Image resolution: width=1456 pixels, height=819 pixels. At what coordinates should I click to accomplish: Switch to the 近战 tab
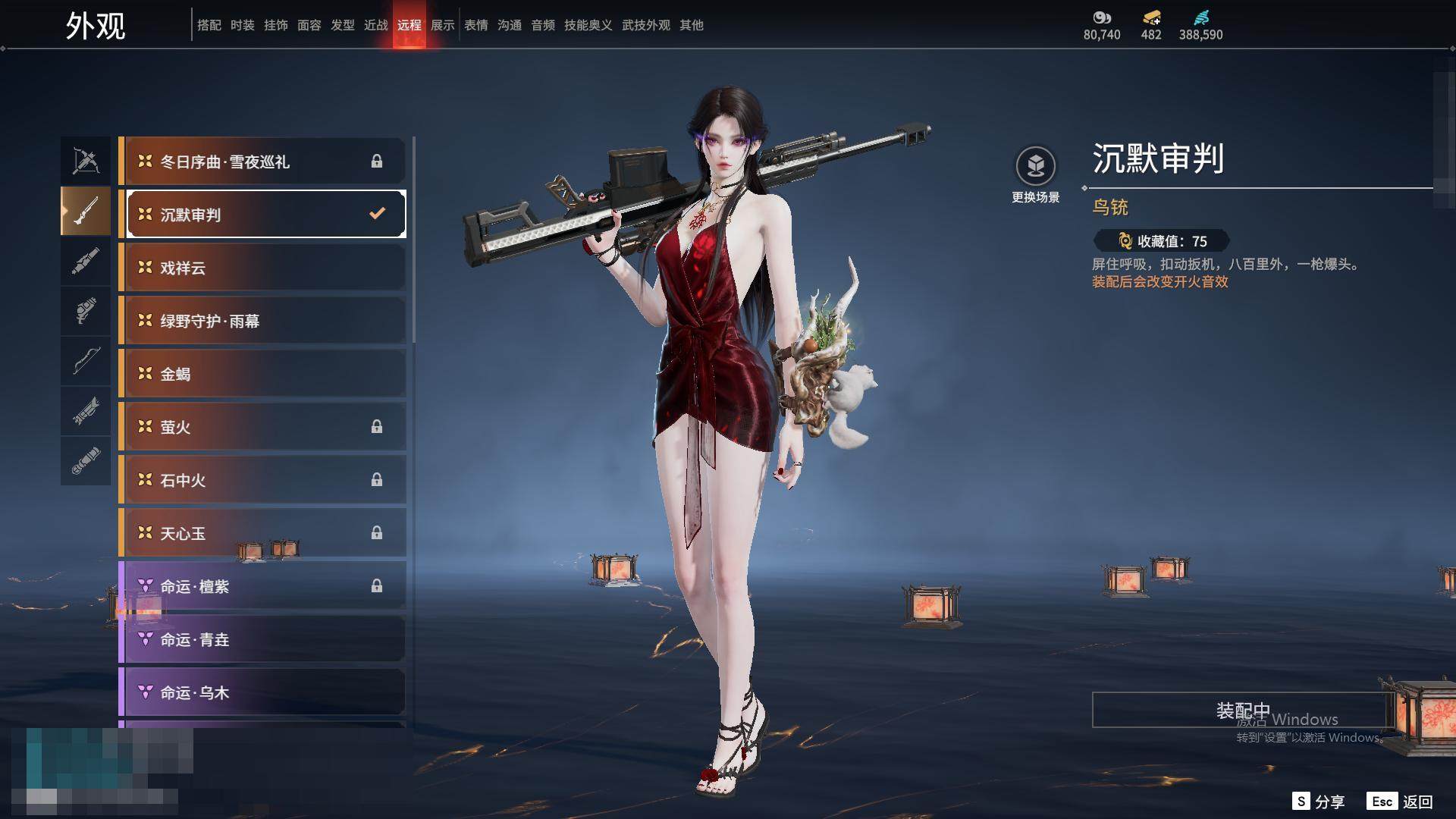coord(376,25)
